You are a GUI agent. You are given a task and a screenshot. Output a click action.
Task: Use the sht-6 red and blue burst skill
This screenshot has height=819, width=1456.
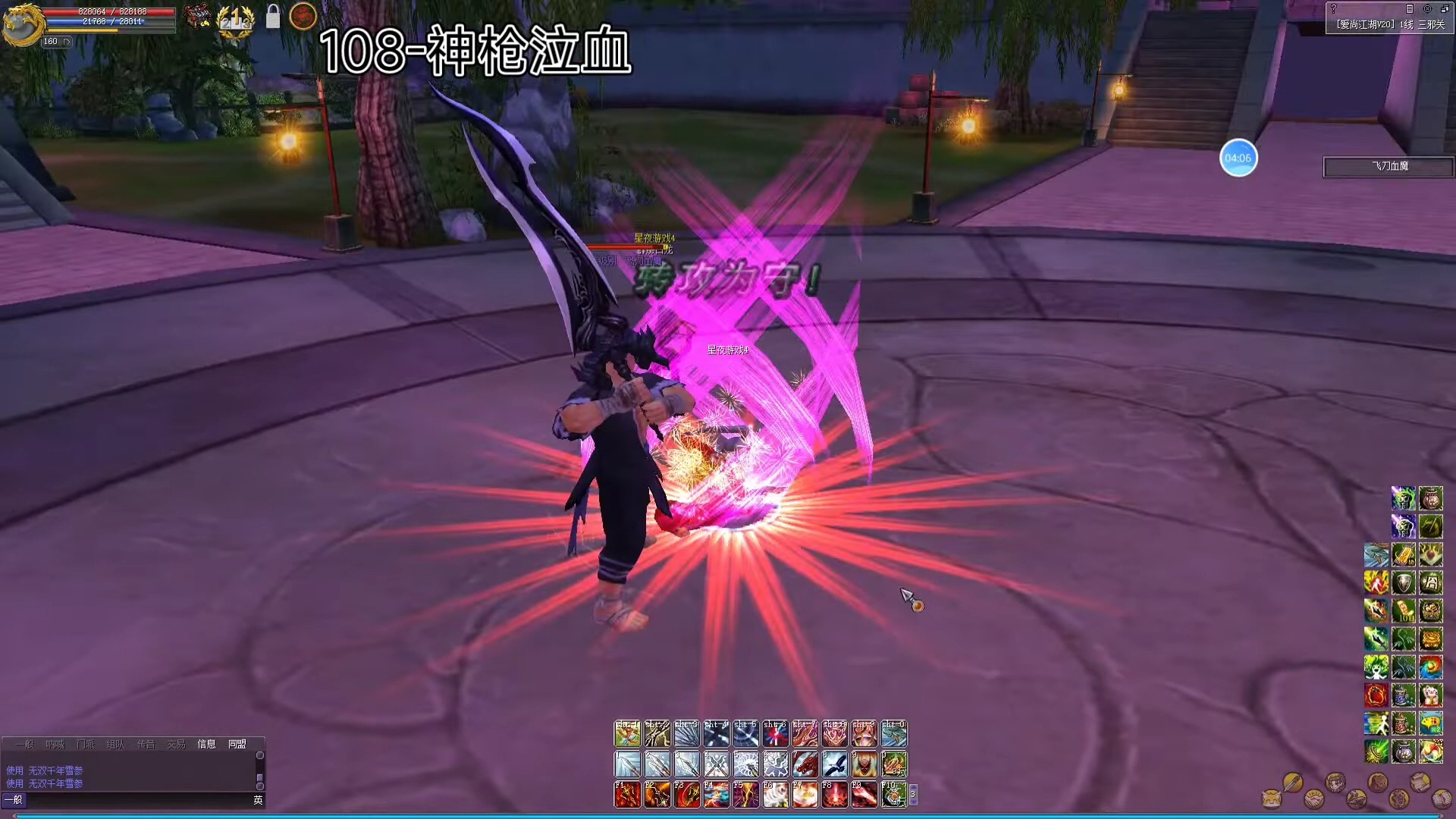click(x=775, y=733)
